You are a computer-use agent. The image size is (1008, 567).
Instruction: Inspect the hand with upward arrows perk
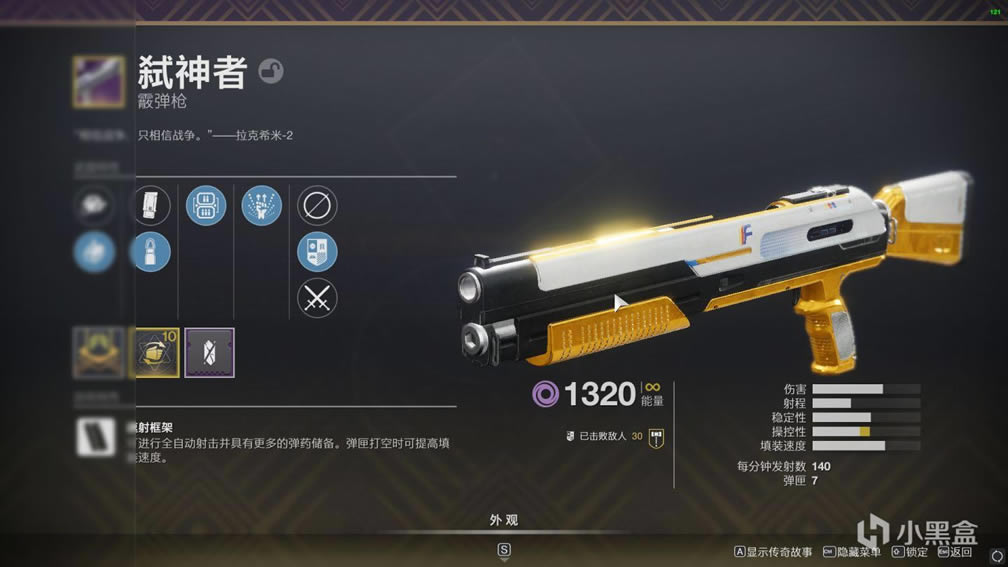click(262, 206)
